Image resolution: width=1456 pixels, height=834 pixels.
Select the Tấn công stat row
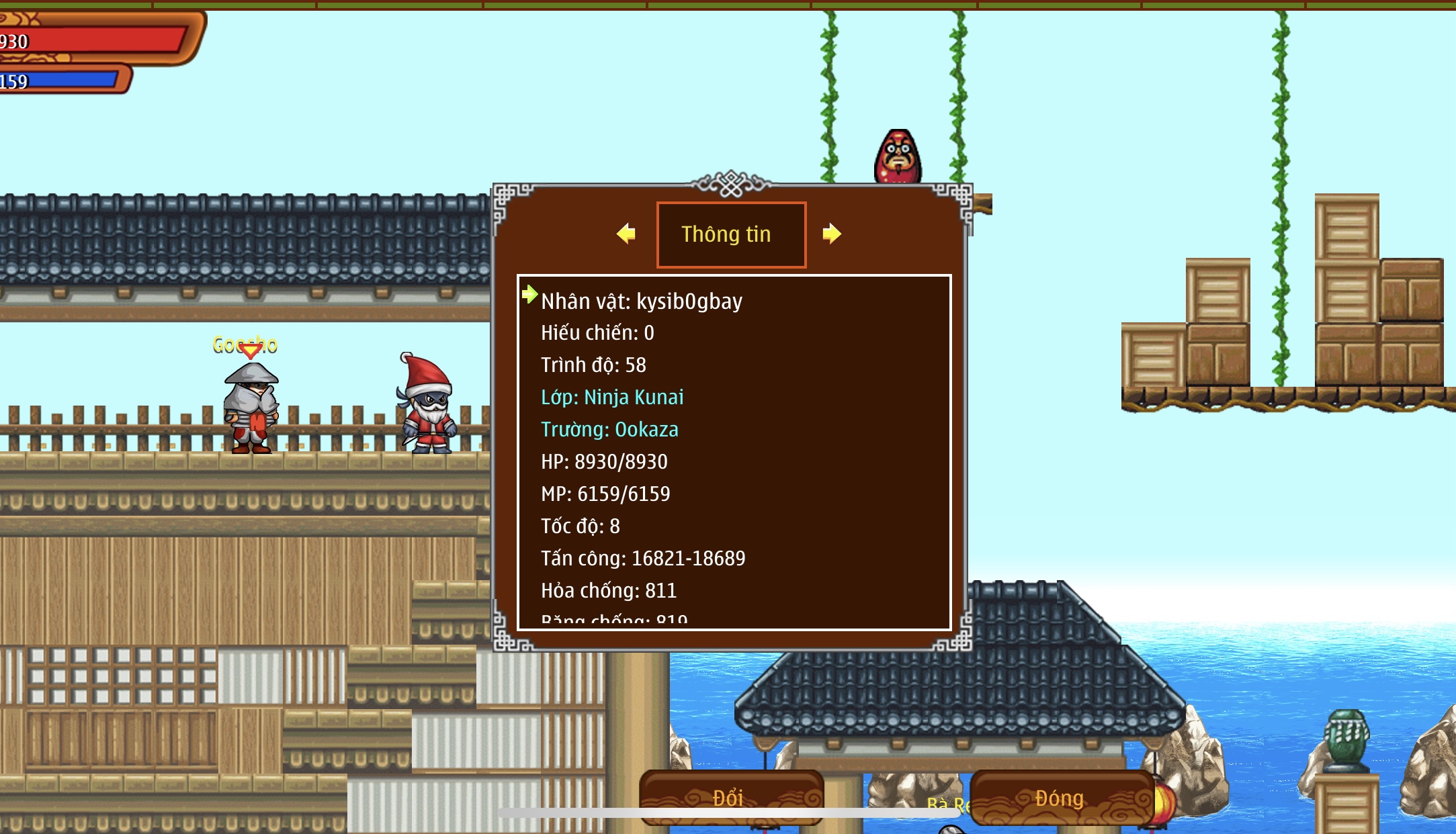(643, 559)
